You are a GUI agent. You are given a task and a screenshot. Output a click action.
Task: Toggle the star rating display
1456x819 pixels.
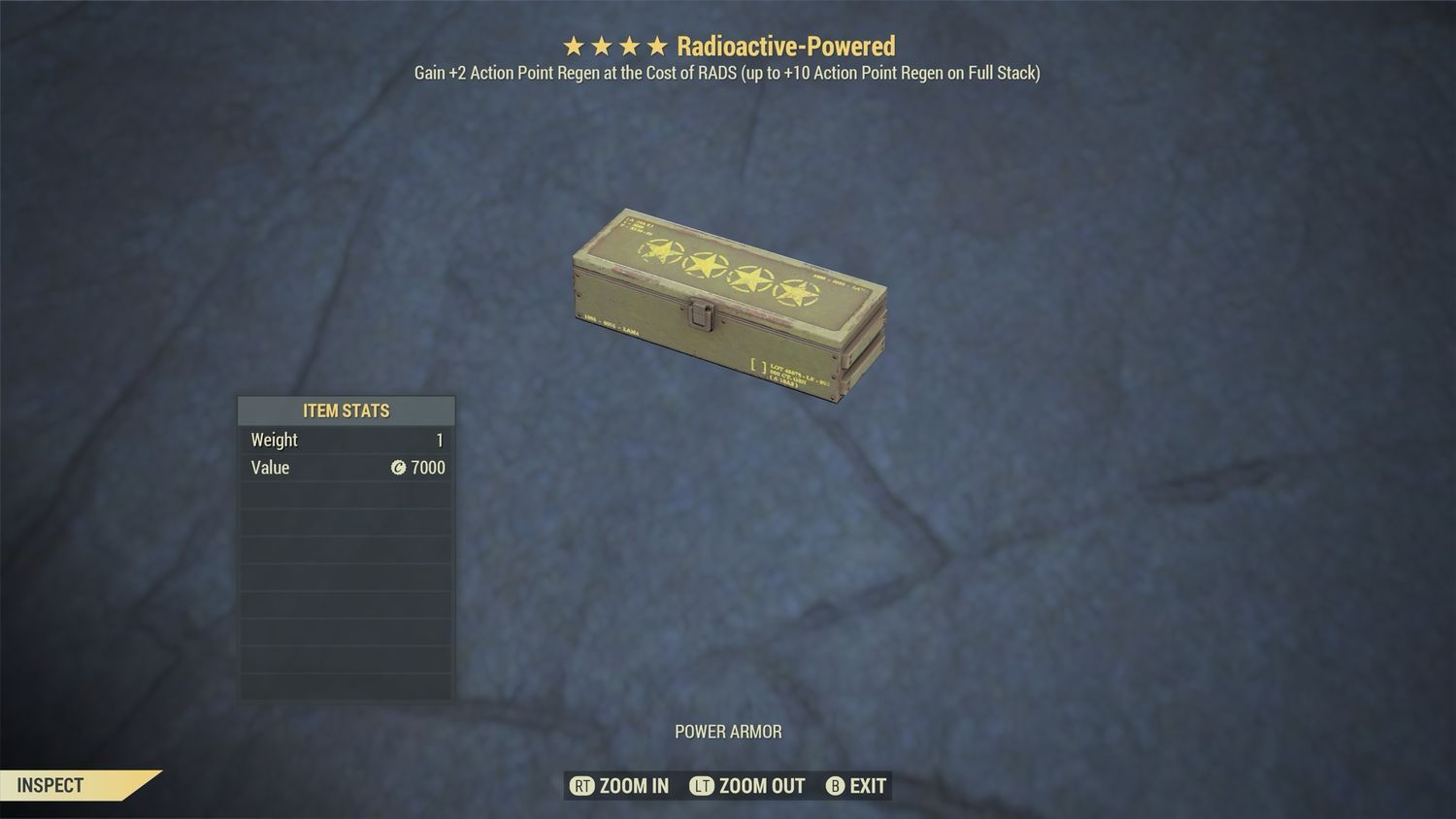point(614,45)
